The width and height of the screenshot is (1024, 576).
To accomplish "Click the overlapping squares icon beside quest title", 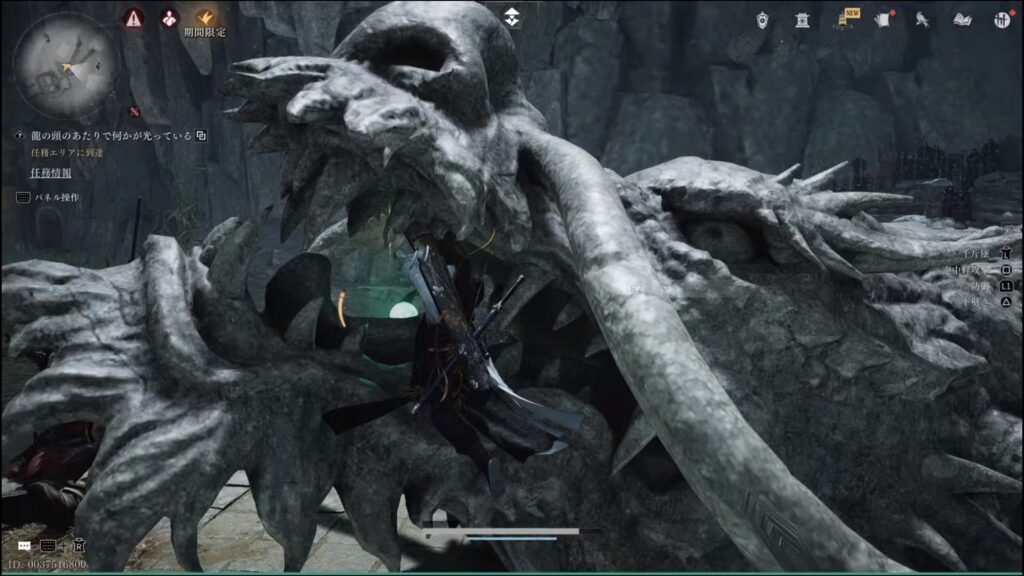I will tap(201, 136).
